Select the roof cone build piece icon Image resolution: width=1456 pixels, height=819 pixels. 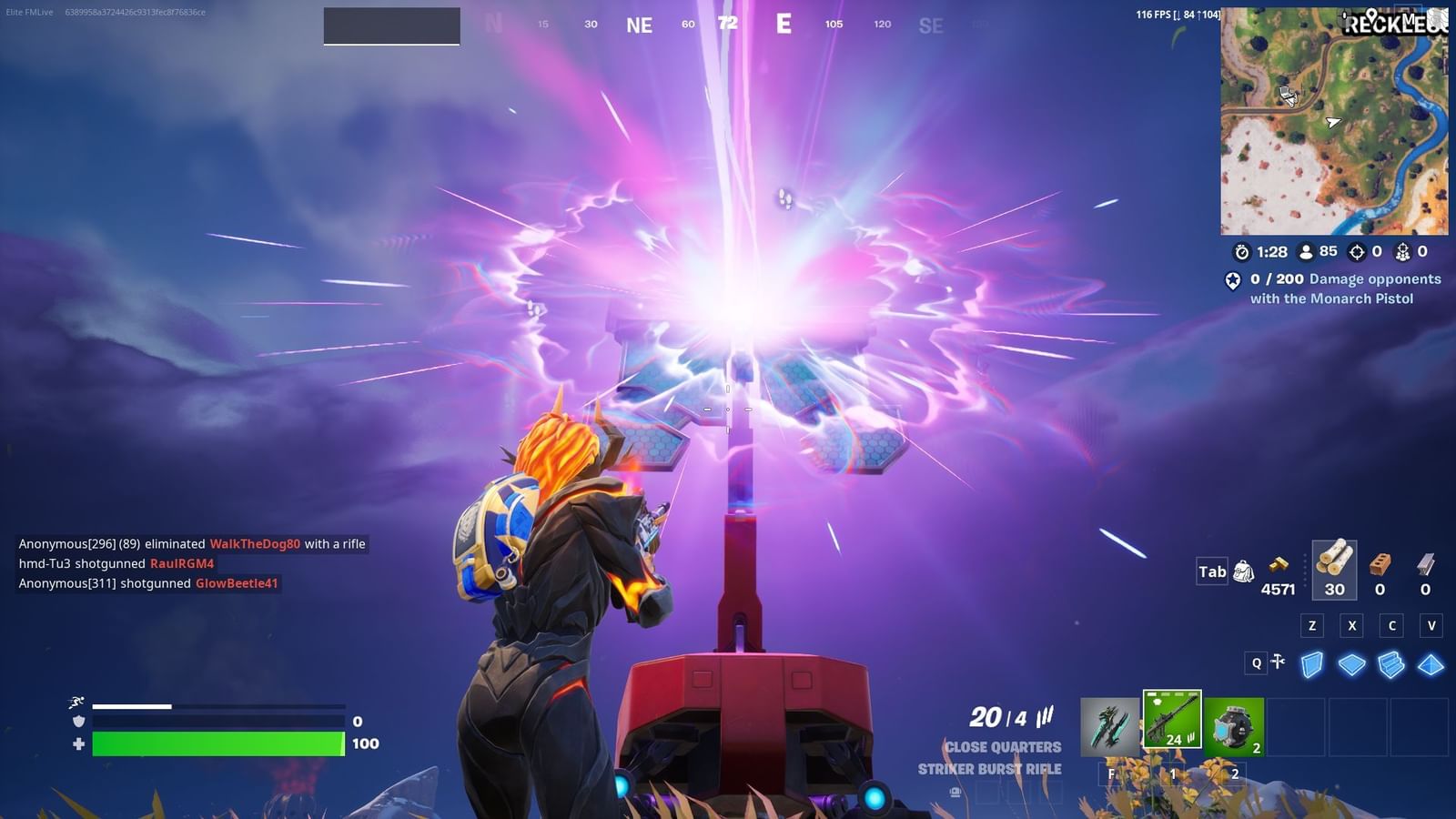click(x=1431, y=666)
